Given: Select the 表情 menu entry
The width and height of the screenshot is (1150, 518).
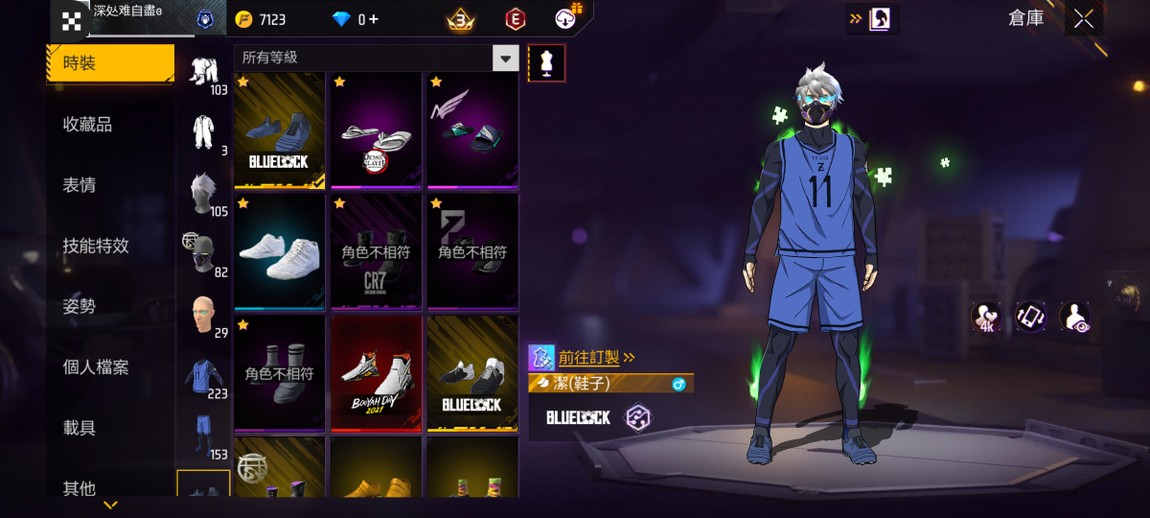Looking at the screenshot, I should coord(80,185).
